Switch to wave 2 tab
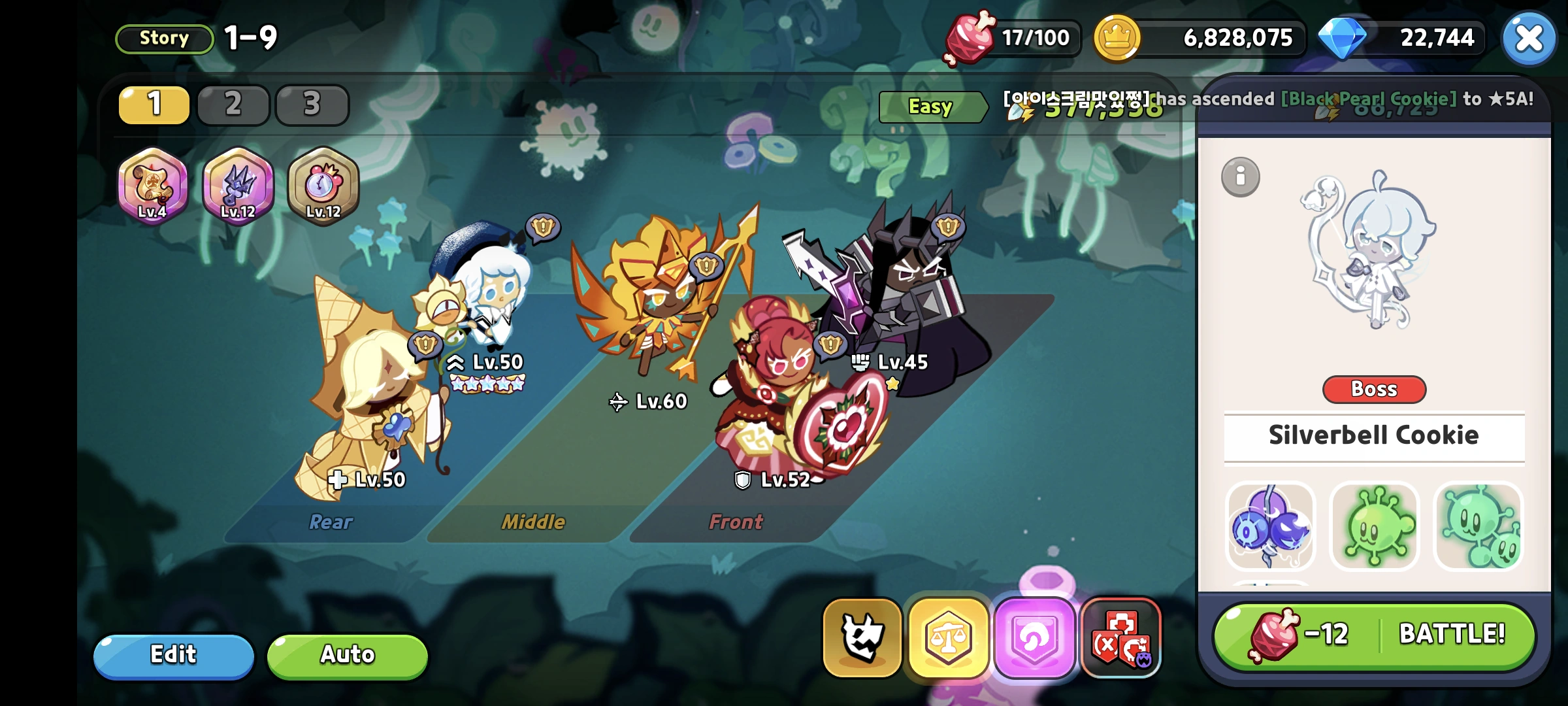The width and height of the screenshot is (1568, 706). click(x=233, y=103)
